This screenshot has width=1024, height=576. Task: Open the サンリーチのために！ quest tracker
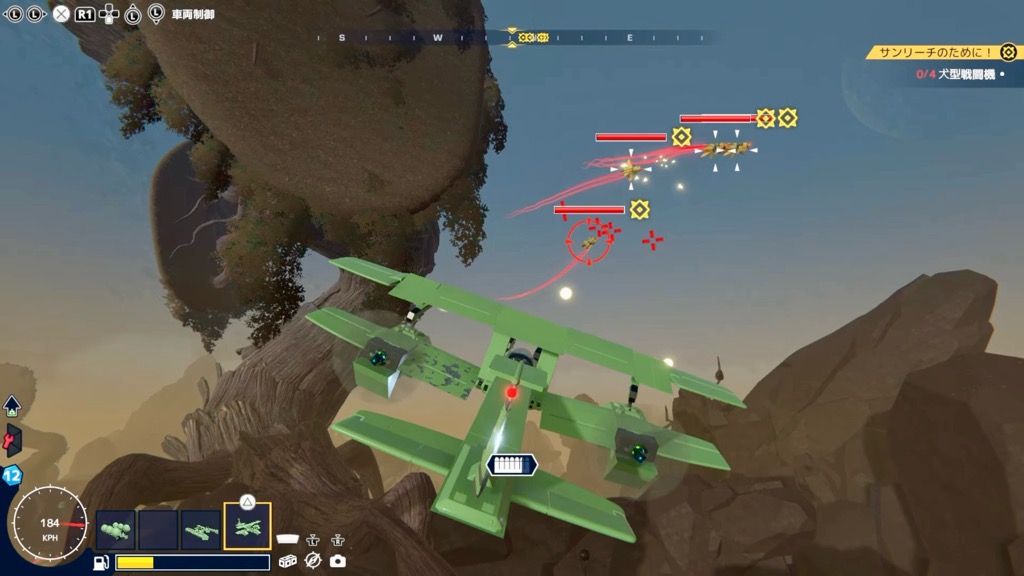(x=940, y=52)
